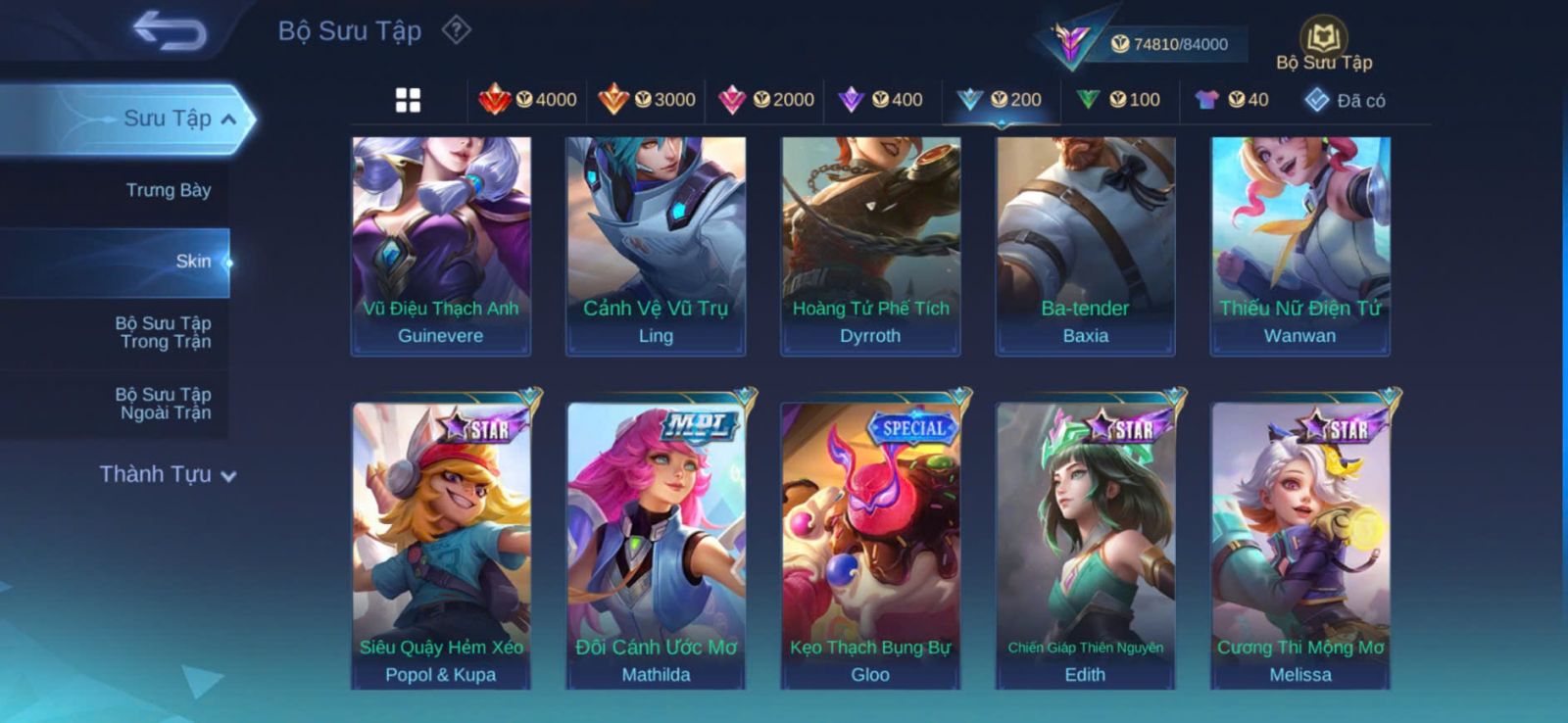1568x723 pixels.
Task: Show all skins with the grid filter
Action: coord(408,100)
